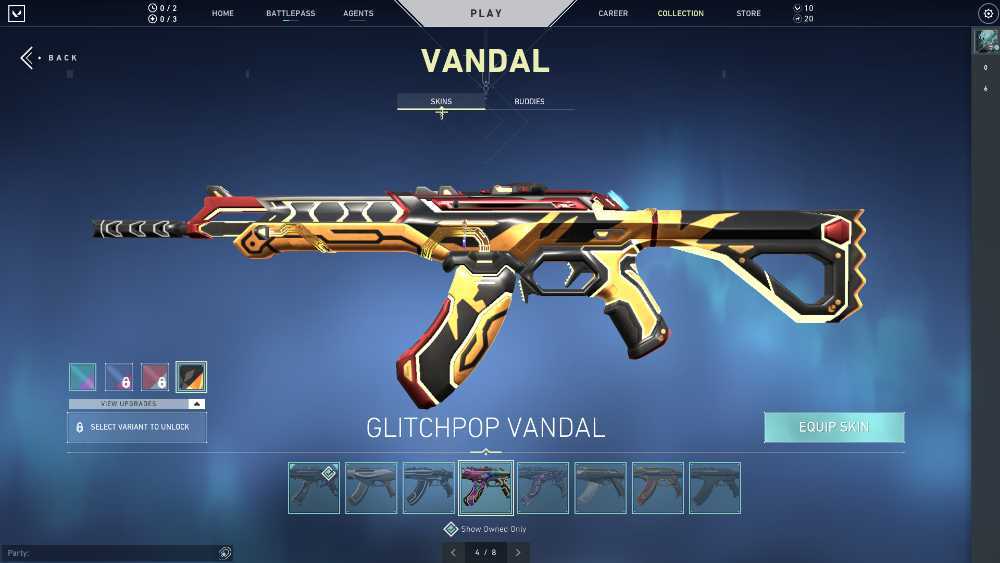Open the Agents page
Screen dimensions: 1000x563
coord(358,14)
